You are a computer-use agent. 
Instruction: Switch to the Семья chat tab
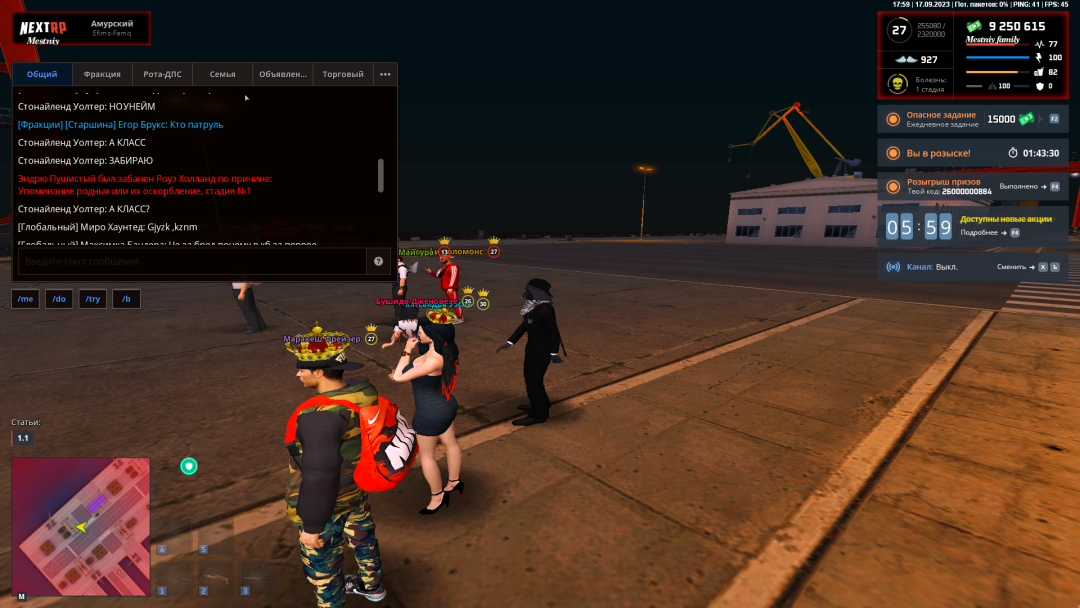pyautogui.click(x=222, y=74)
